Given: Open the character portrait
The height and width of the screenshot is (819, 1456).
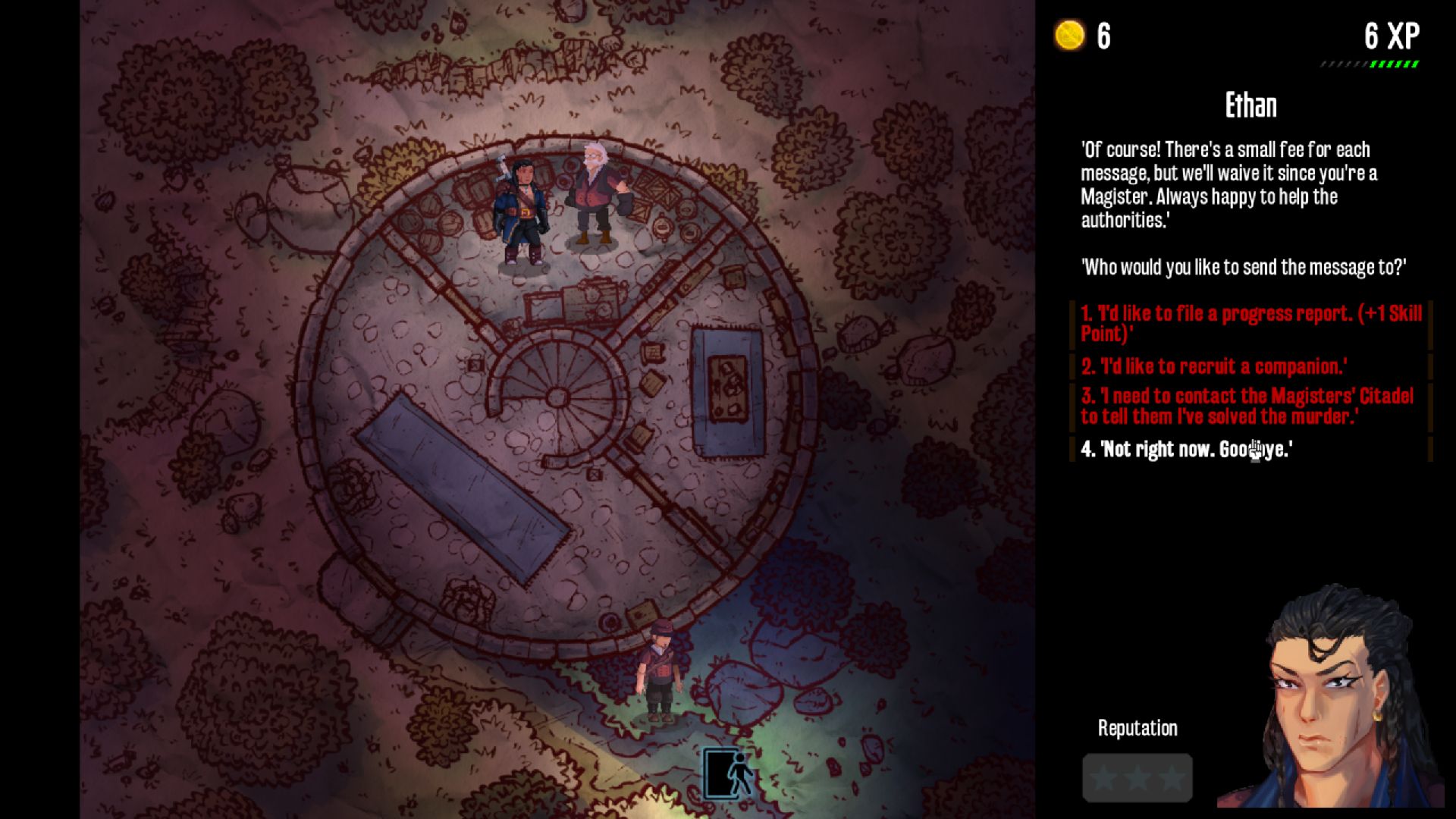Looking at the screenshot, I should coord(1333,698).
